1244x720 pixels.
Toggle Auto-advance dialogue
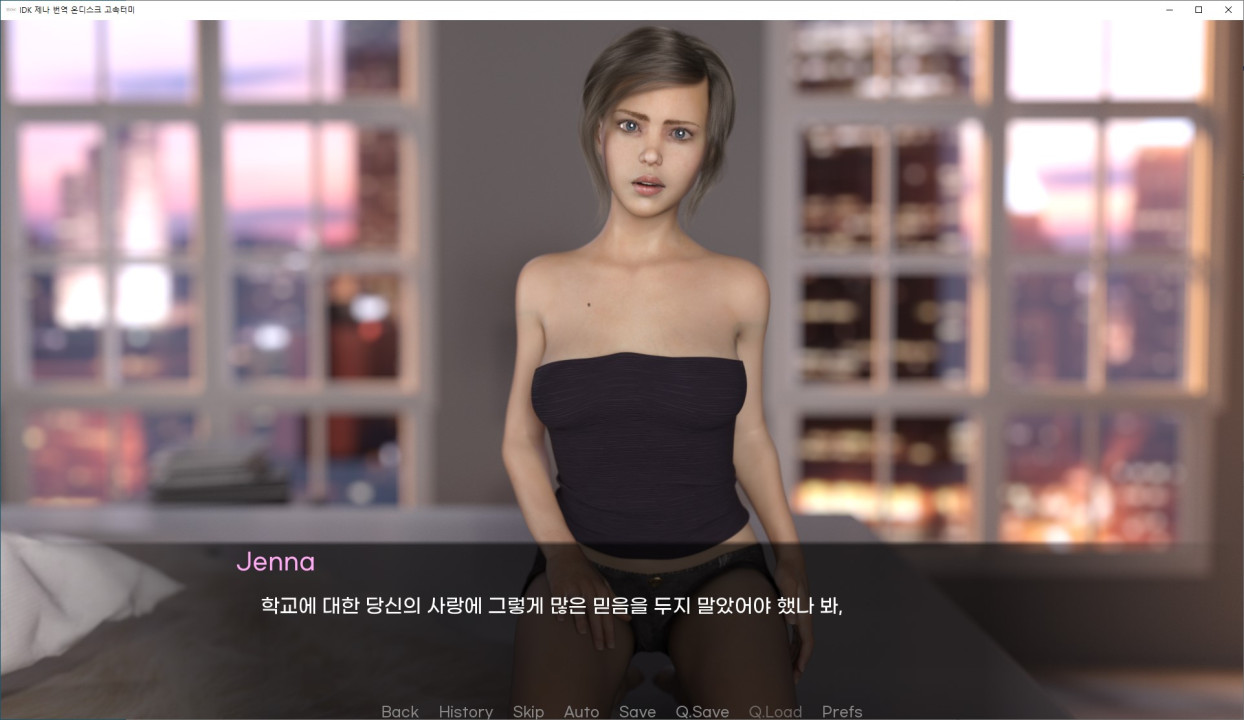581,711
